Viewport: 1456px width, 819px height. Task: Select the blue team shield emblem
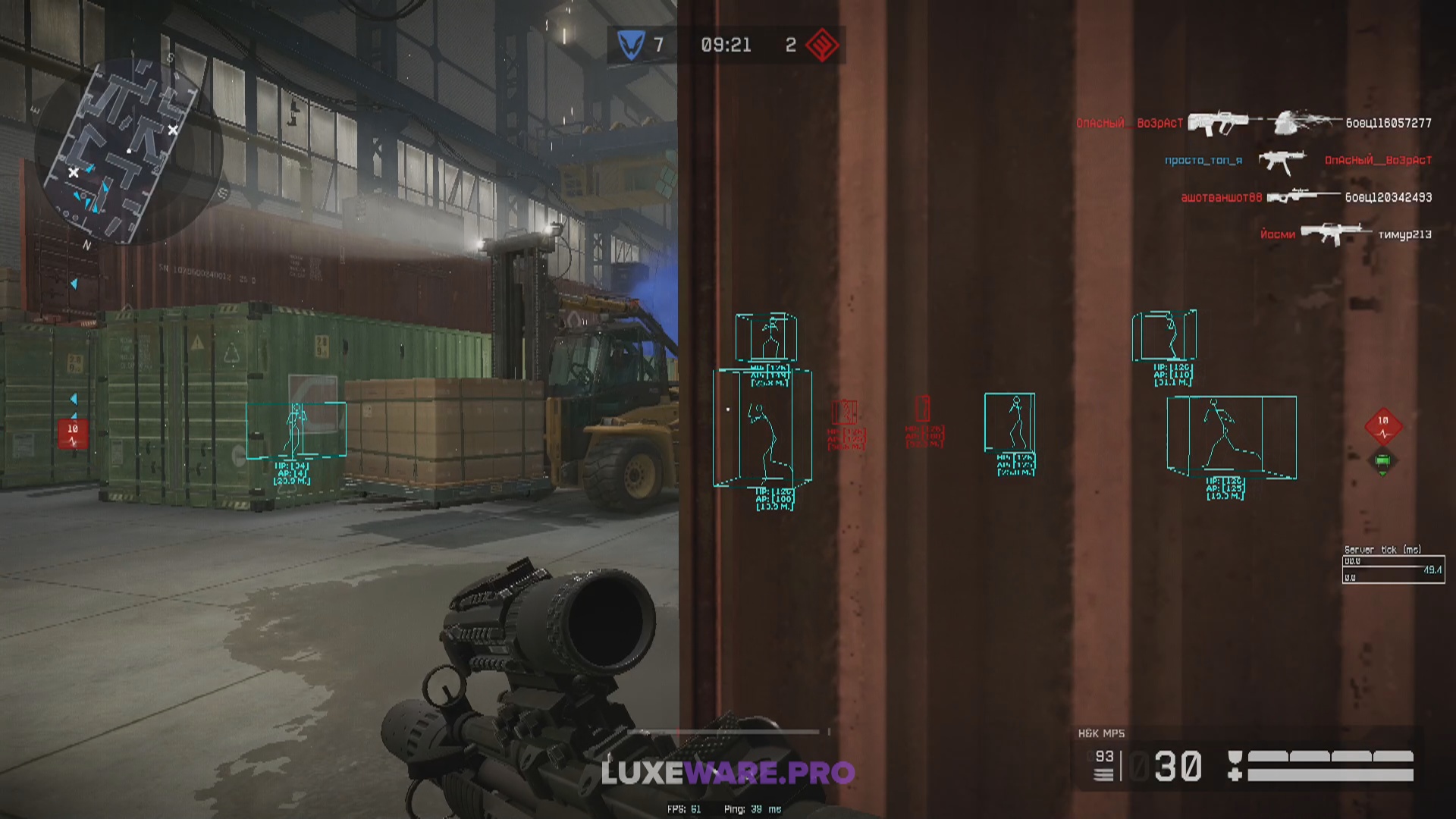[630, 45]
